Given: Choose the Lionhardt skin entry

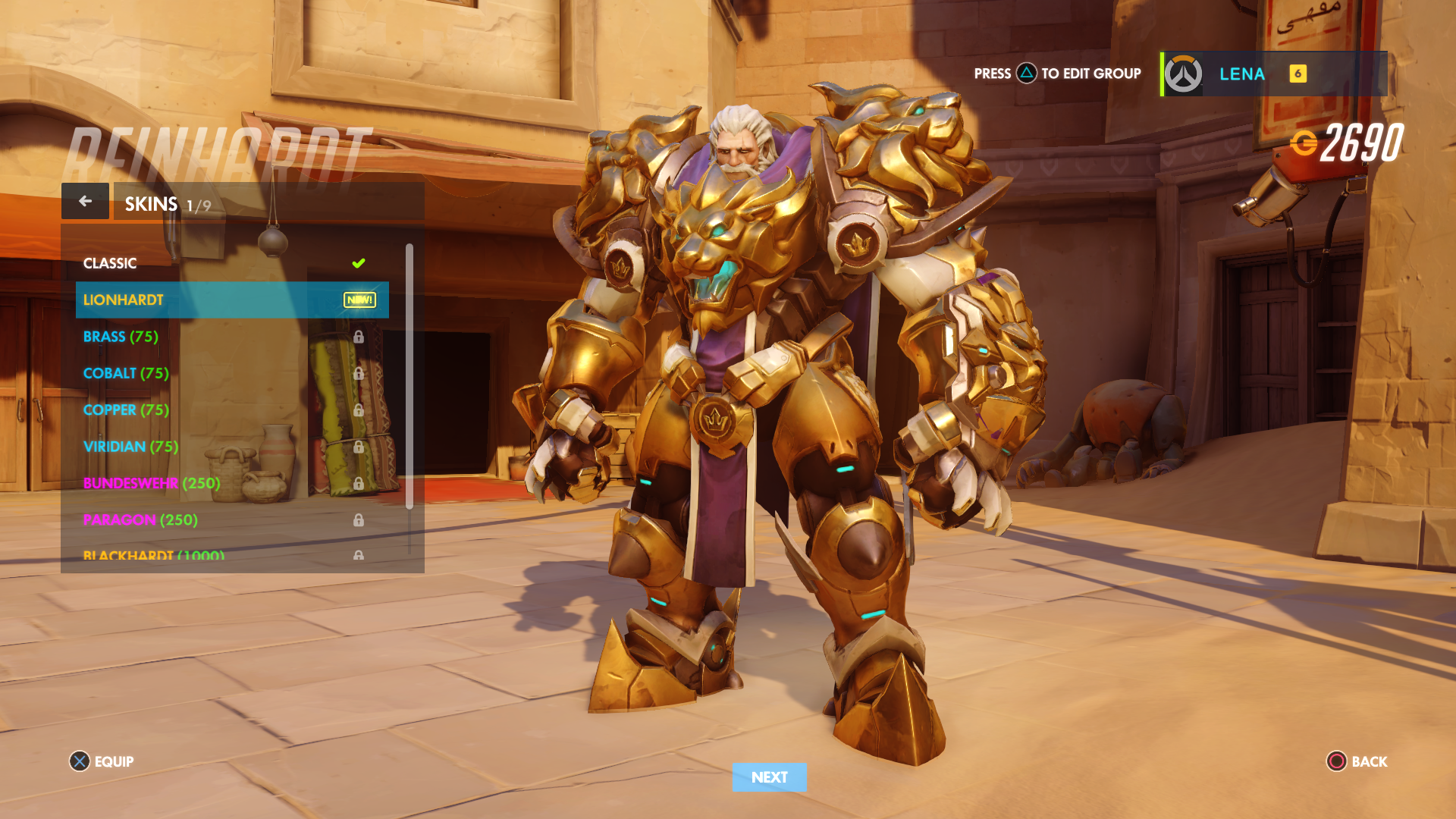Looking at the screenshot, I should pos(231,300).
